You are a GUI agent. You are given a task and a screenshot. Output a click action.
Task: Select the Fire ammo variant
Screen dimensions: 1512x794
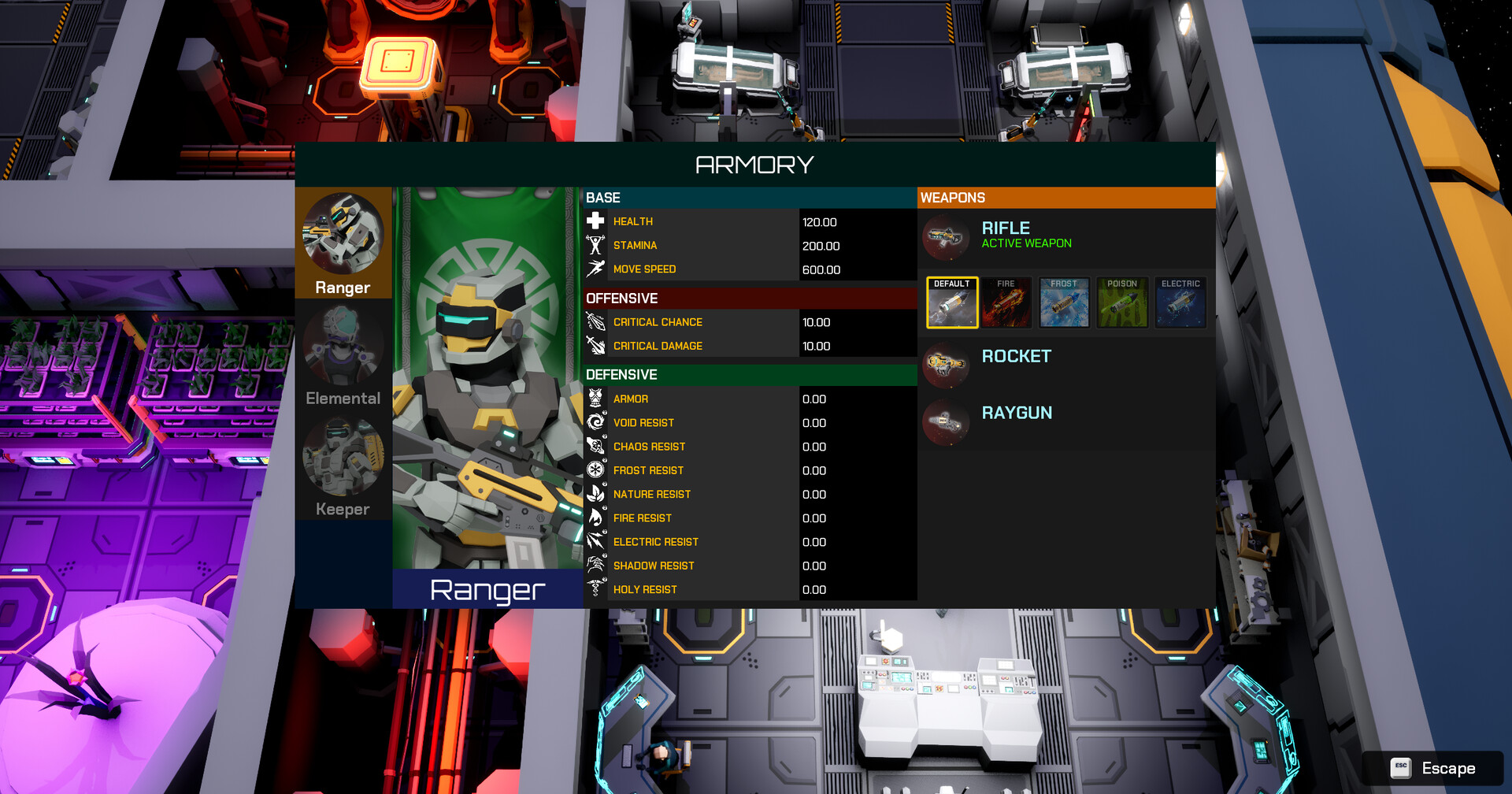(1006, 302)
